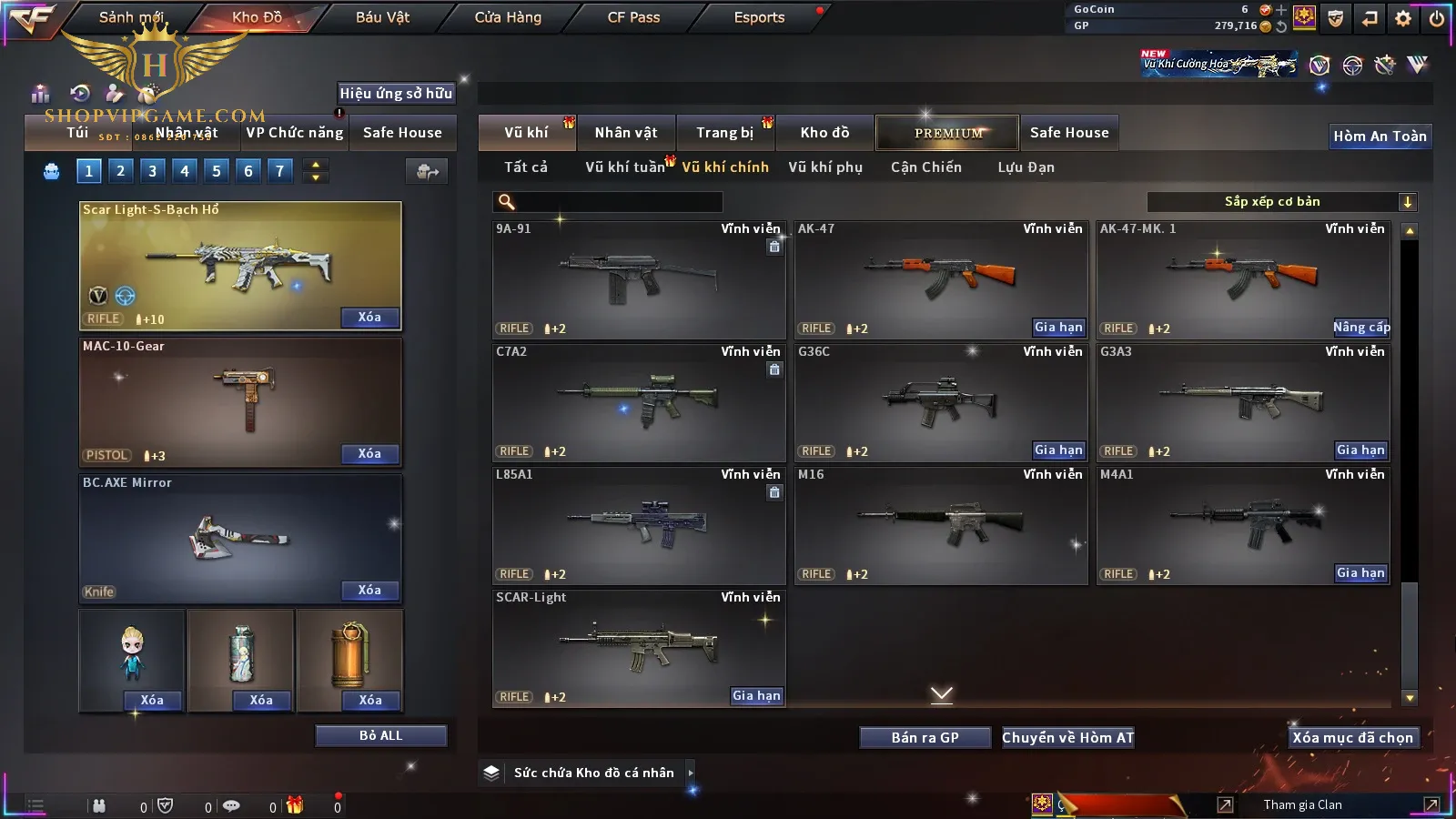Click Chuyển về Hòm AT
Viewport: 1456px width, 819px height.
click(1067, 738)
